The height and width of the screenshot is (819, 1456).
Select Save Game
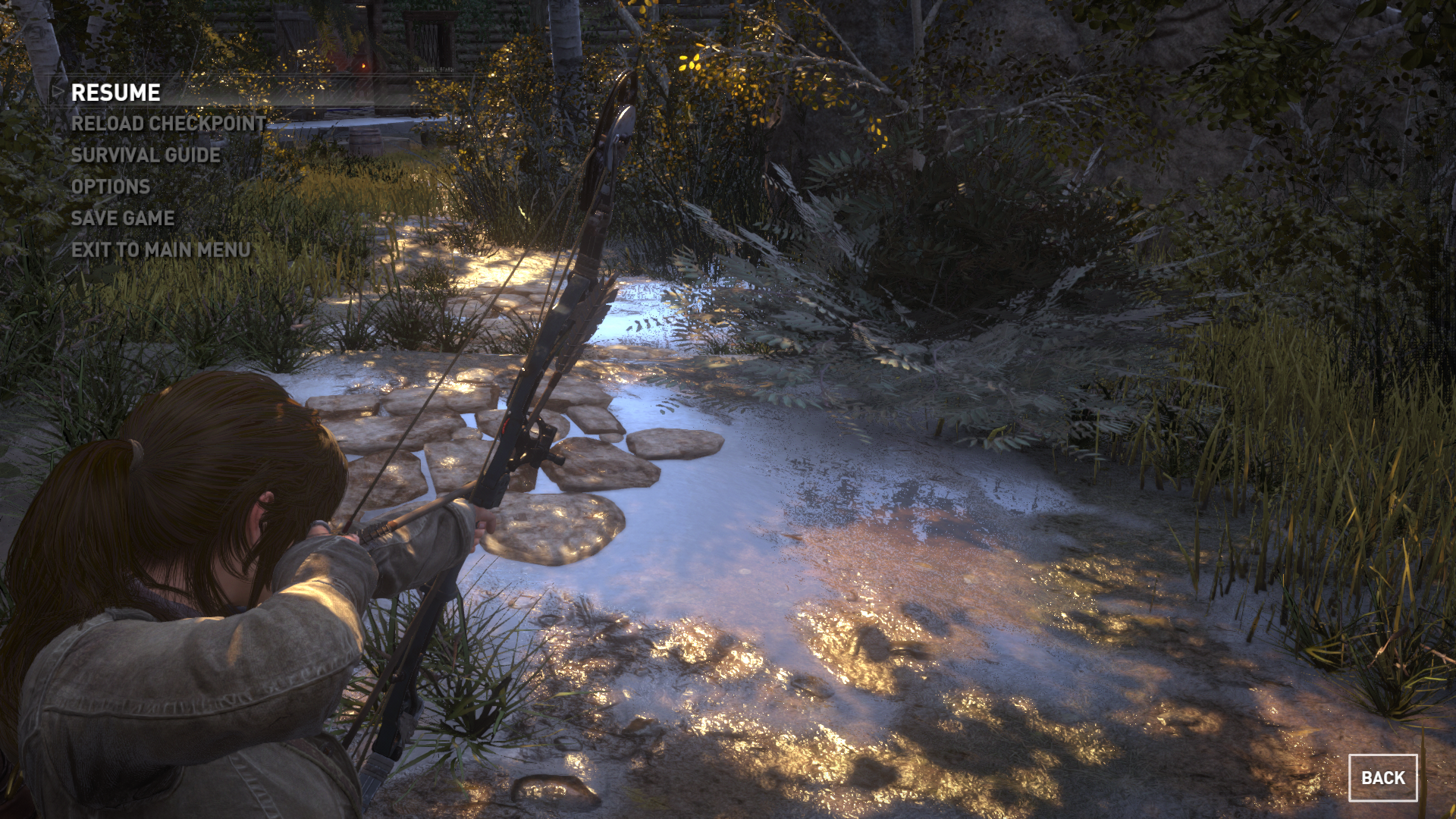123,218
